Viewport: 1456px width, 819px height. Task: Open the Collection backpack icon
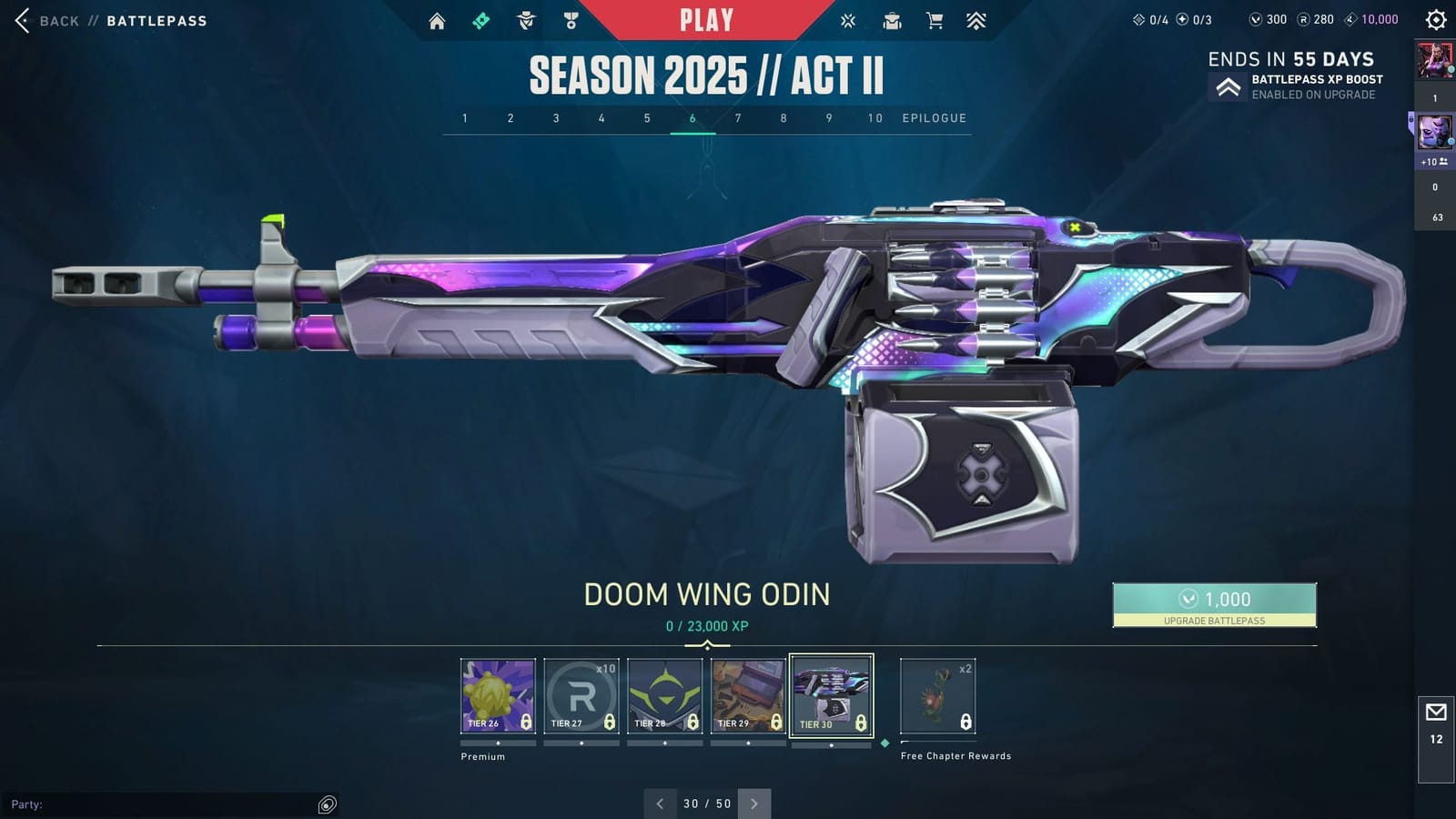coord(892,20)
